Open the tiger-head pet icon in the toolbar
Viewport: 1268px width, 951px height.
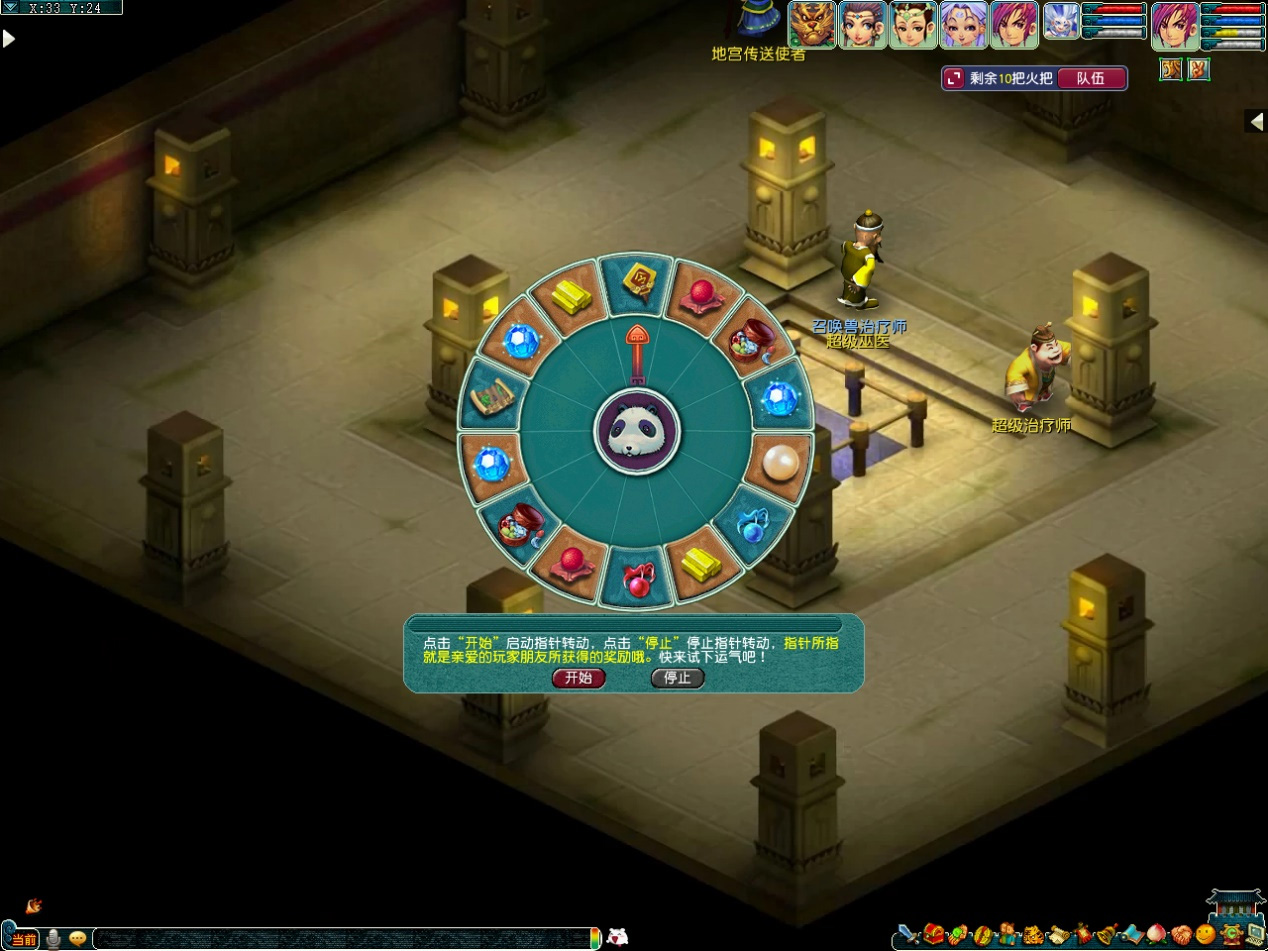click(x=1033, y=936)
